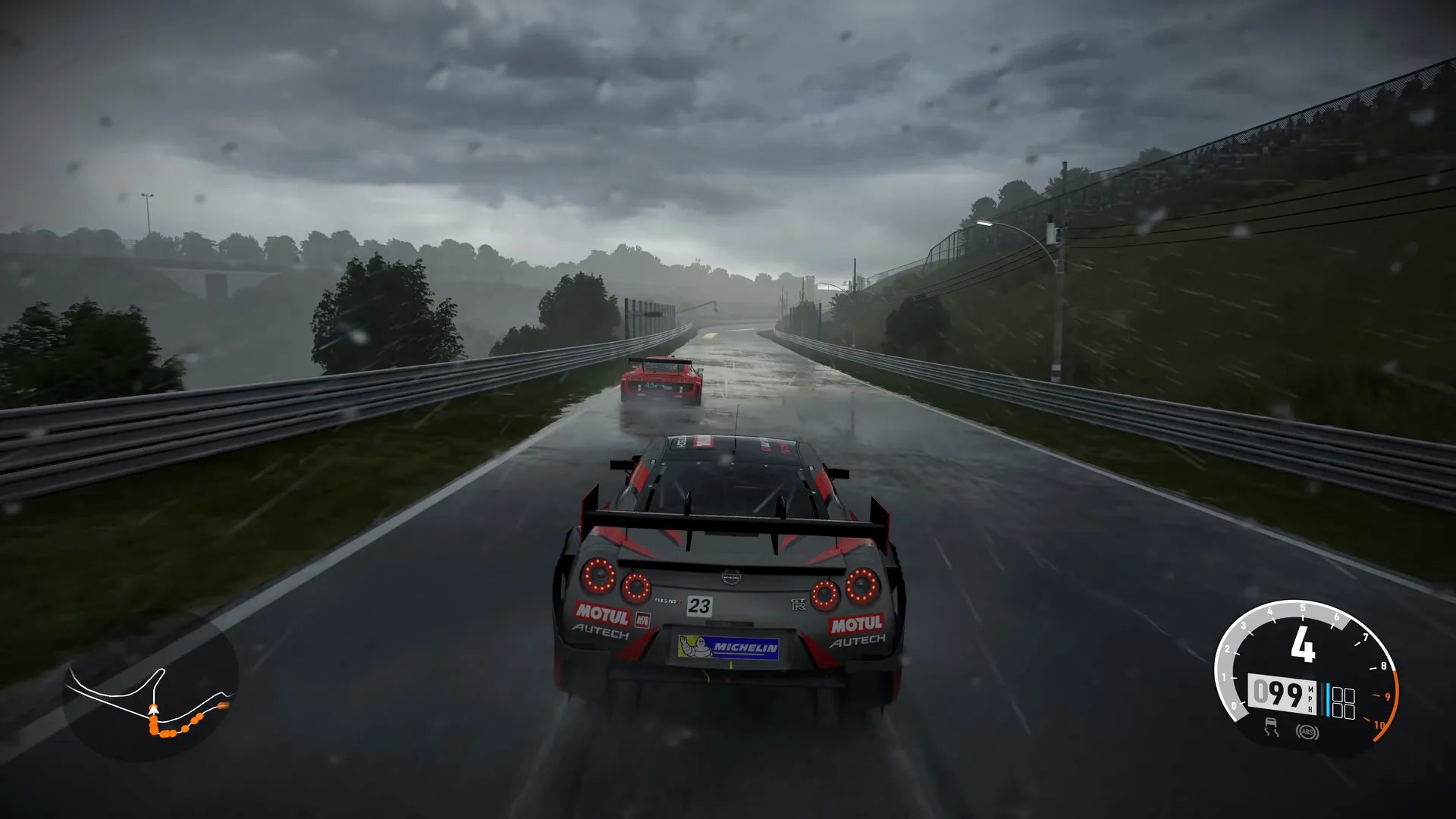Screen dimensions: 1456x819
Task: Select the white player arrow on minimap
Action: pyautogui.click(x=153, y=711)
